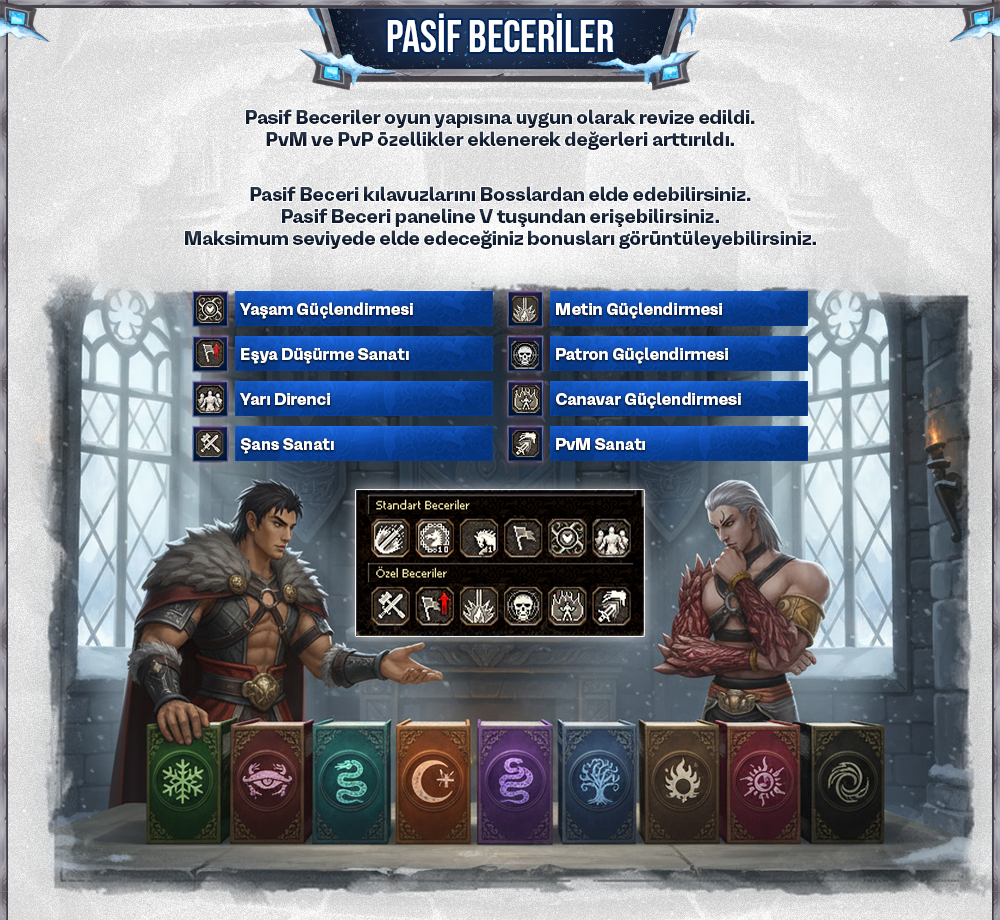
Task: Choose the plain flag icon in Standart Beceriler
Action: [522, 538]
